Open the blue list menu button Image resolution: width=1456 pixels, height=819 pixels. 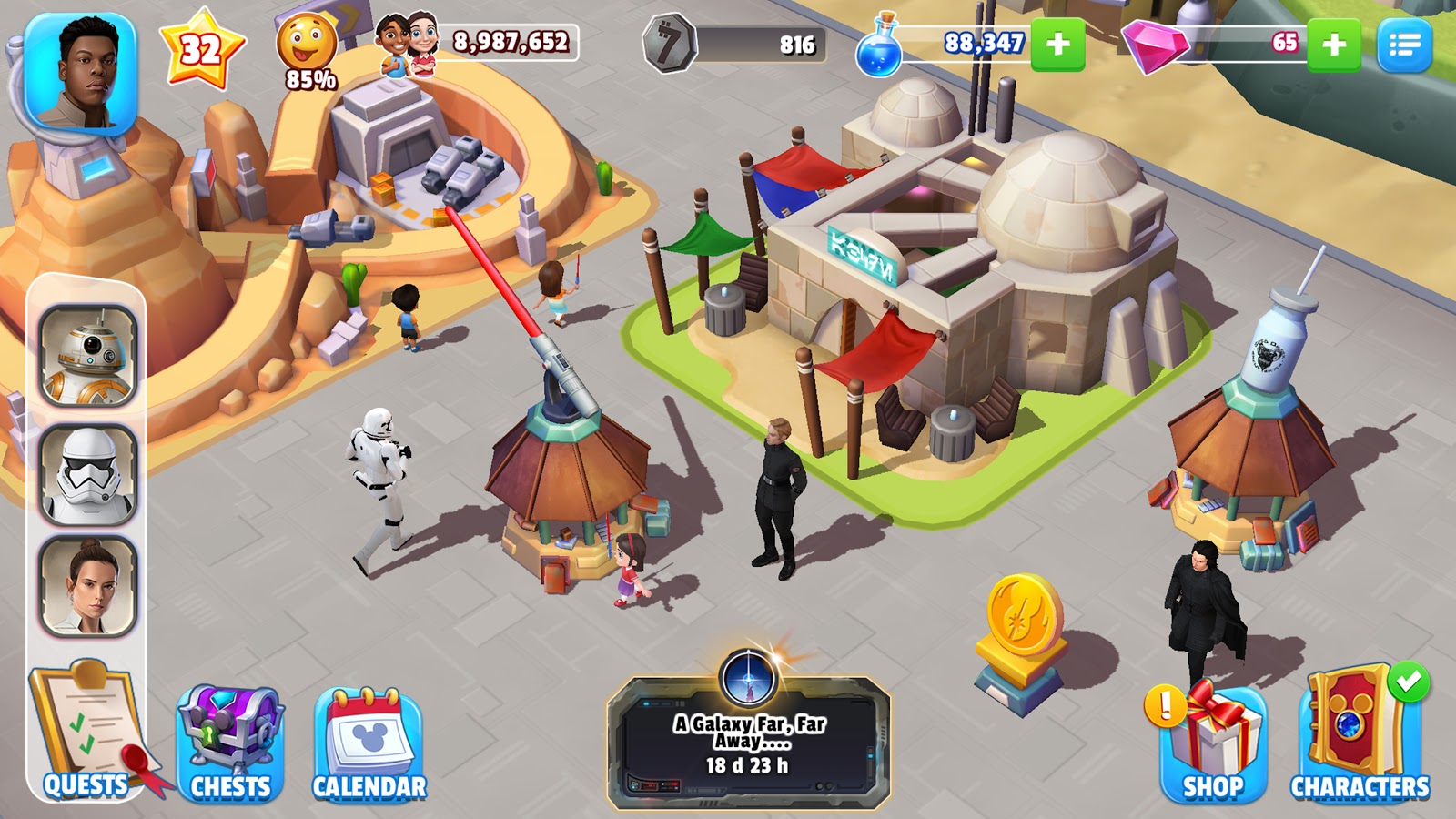tap(1404, 44)
